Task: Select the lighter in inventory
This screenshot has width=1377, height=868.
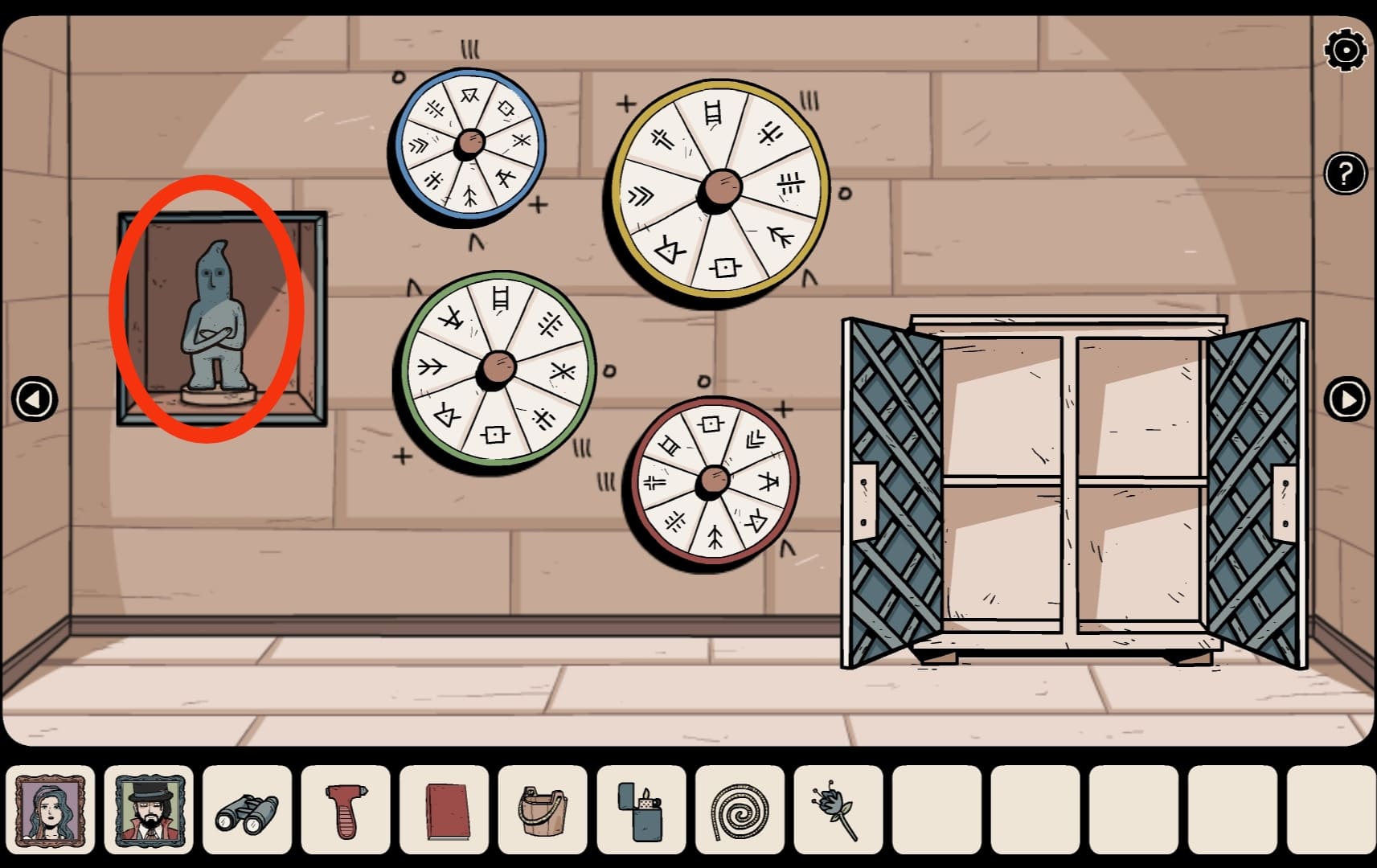Action: (641, 811)
